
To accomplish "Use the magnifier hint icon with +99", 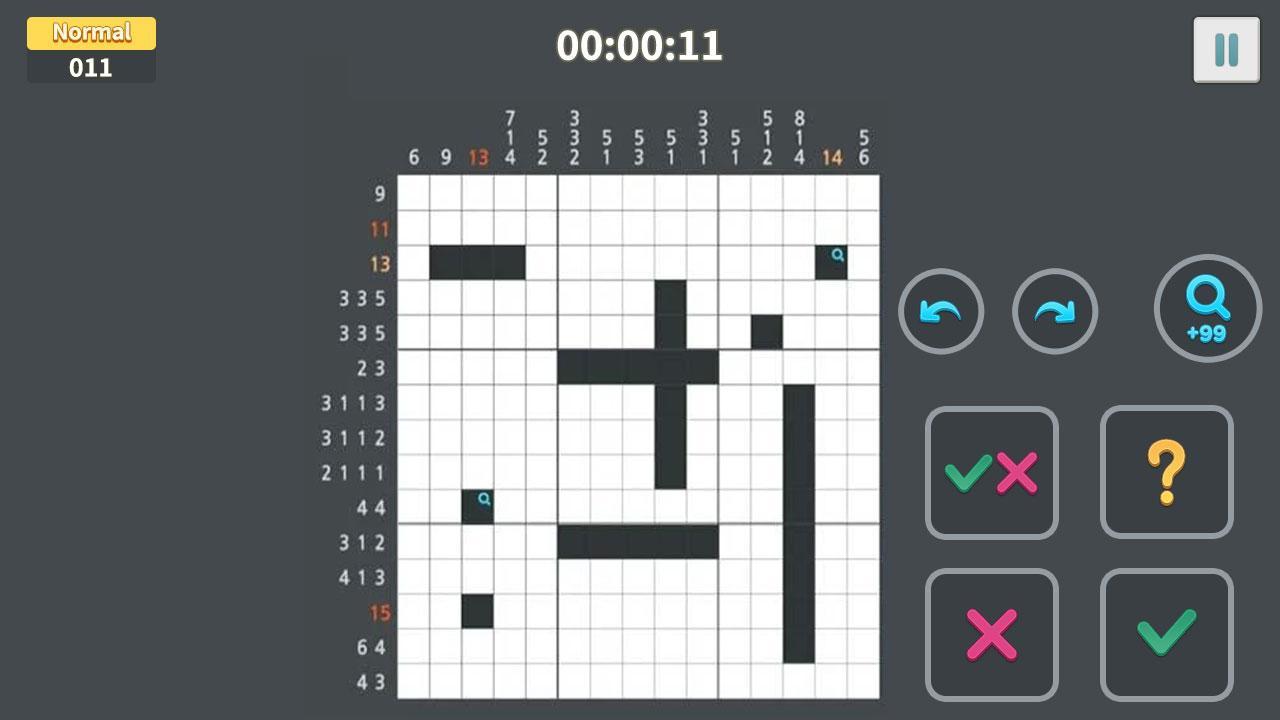I will 1207,308.
